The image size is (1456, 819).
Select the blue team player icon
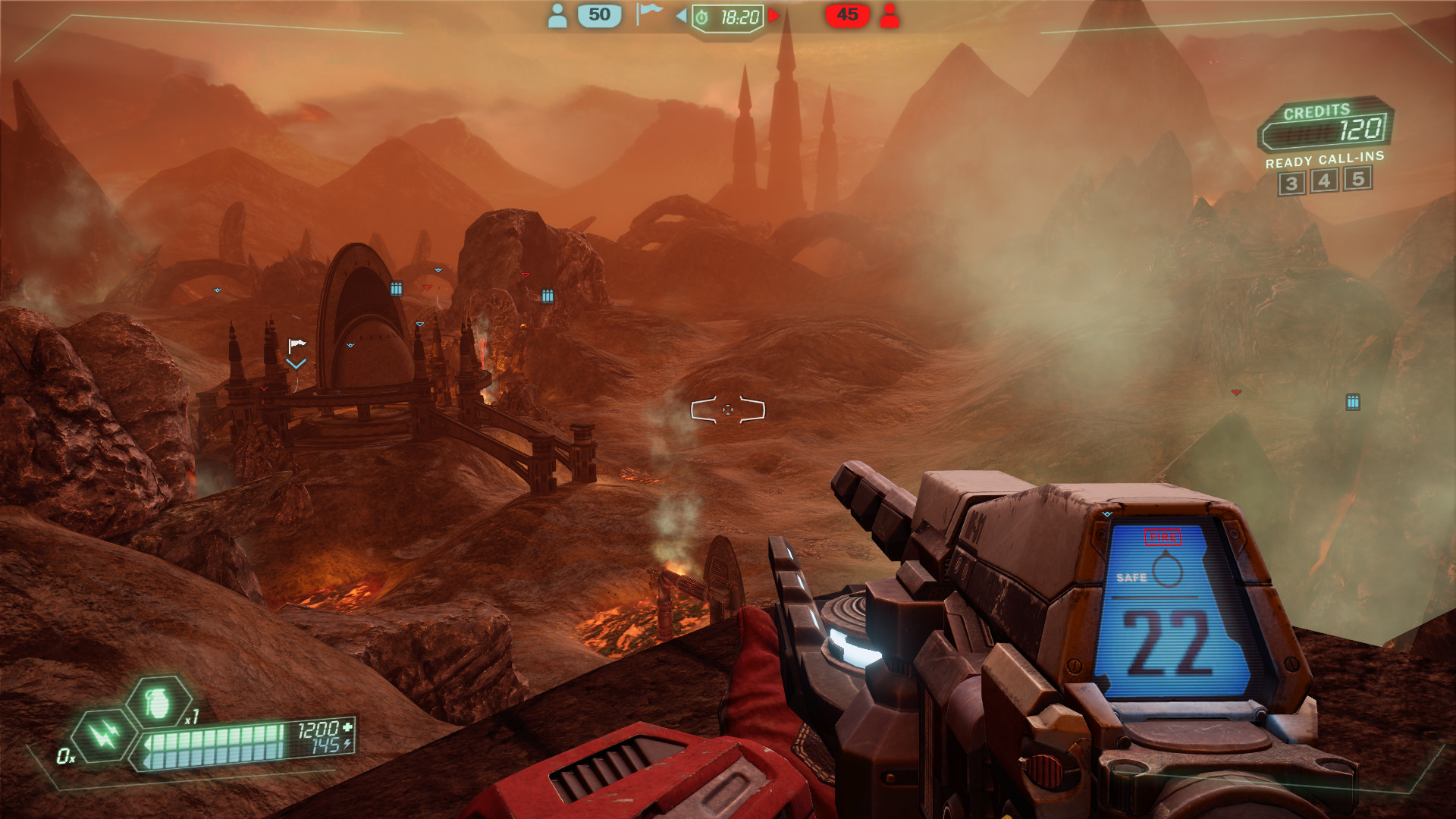[x=557, y=15]
